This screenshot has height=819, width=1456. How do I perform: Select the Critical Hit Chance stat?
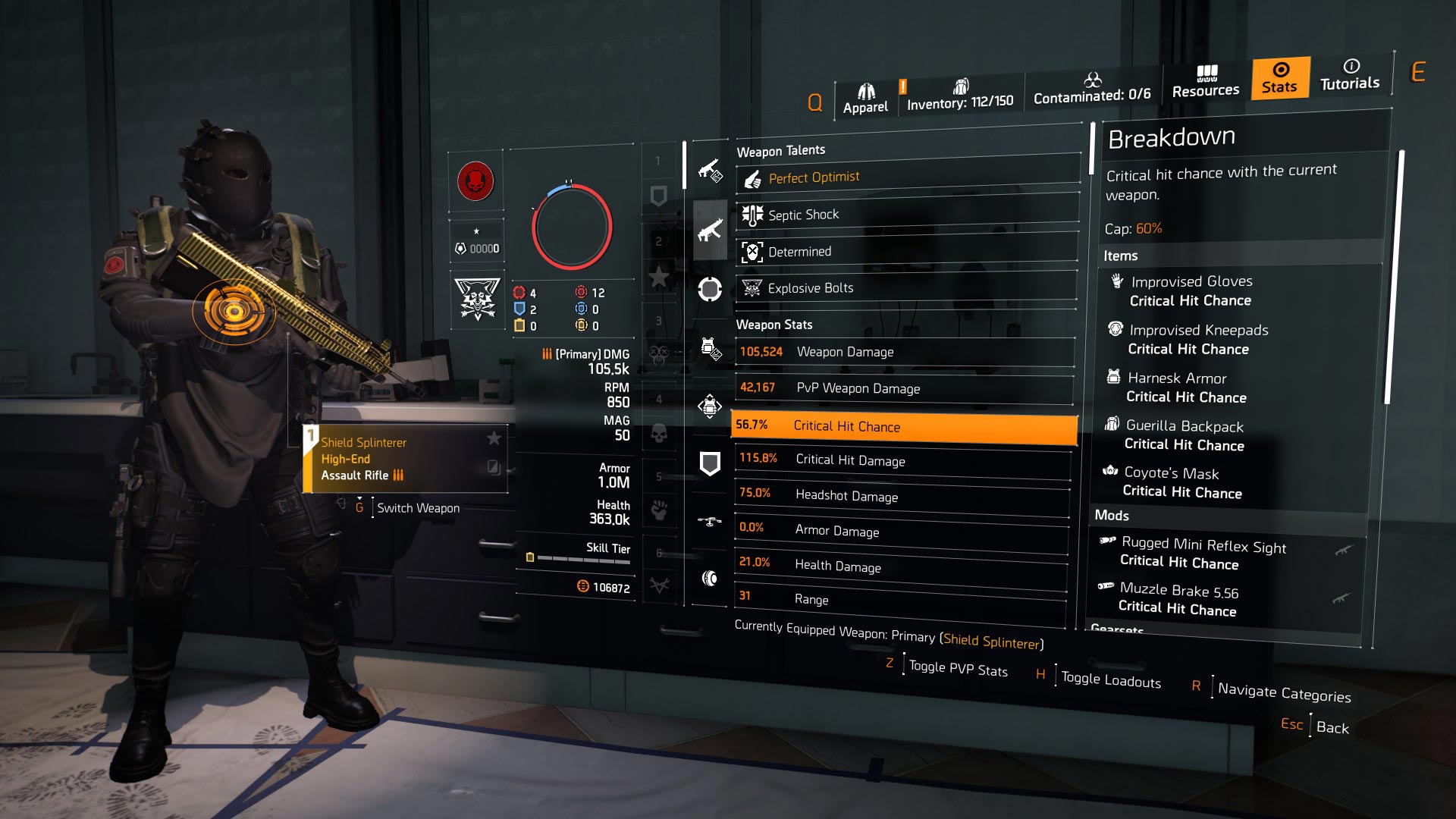pyautogui.click(x=904, y=426)
